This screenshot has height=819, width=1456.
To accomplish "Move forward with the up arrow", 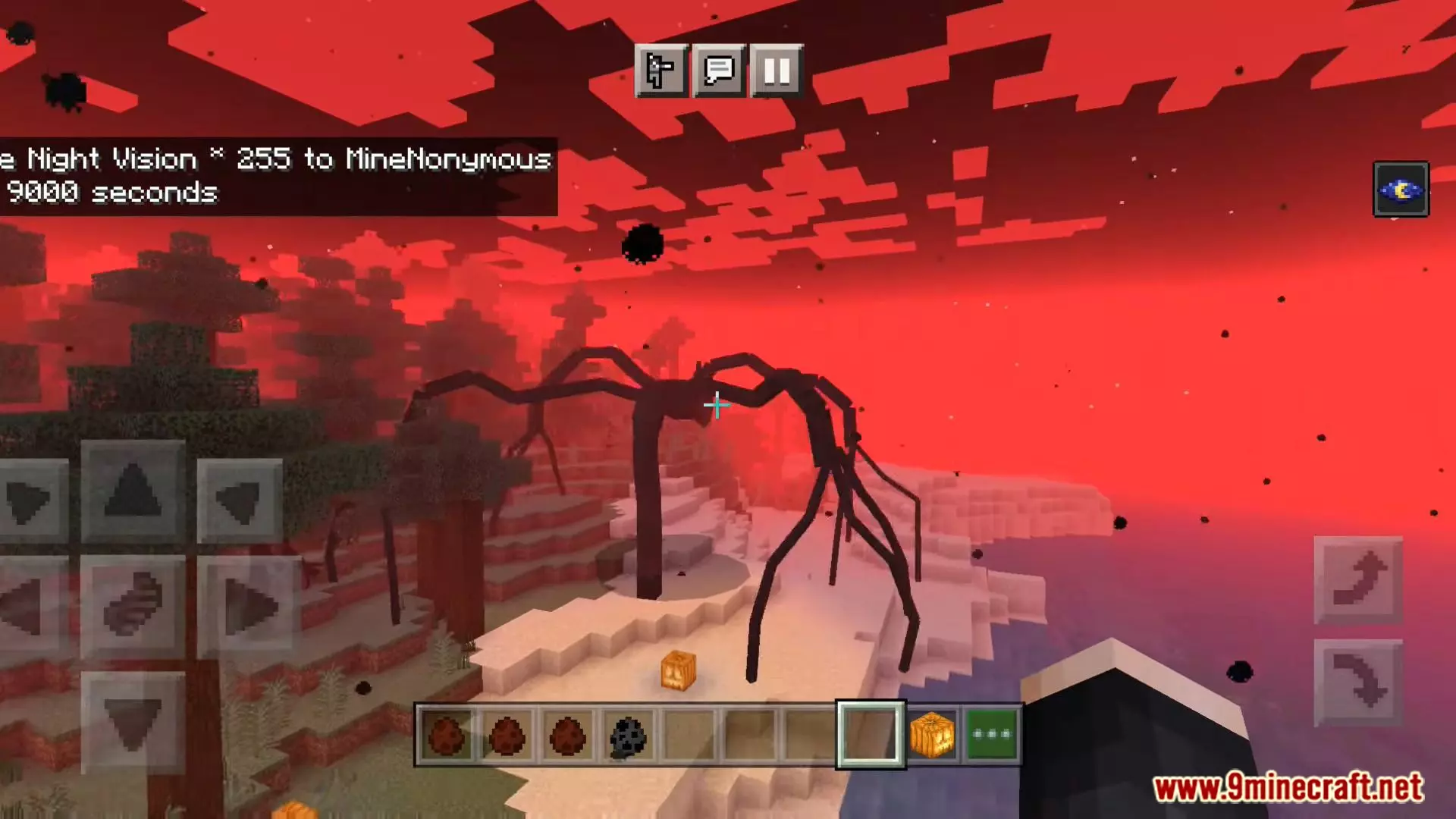I will 133,491.
